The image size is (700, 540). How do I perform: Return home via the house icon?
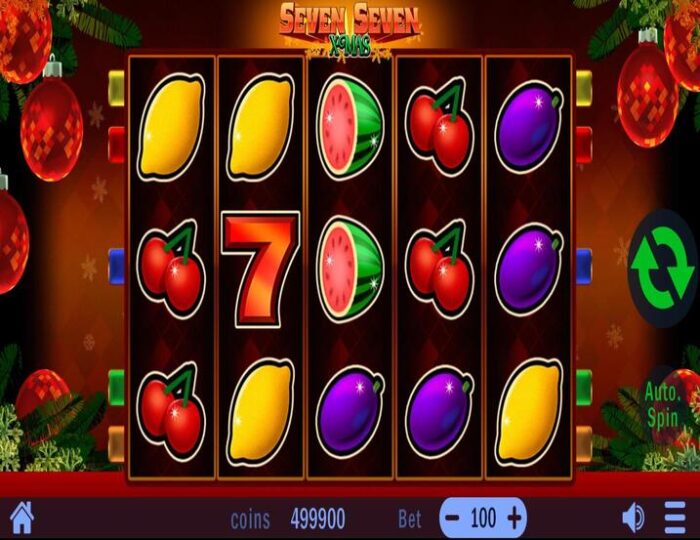coord(21,517)
